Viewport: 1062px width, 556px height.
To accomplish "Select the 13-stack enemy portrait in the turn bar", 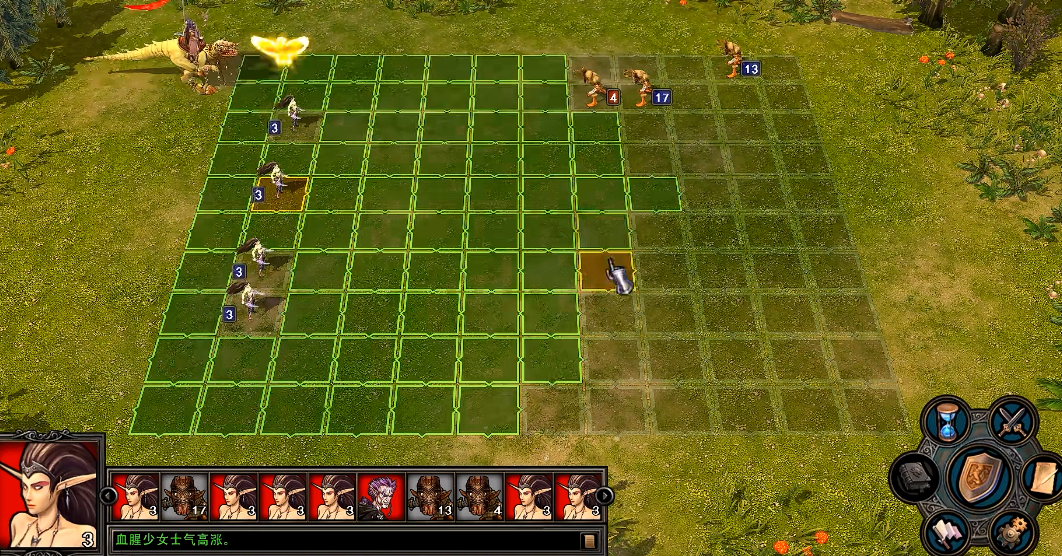I will click(x=430, y=496).
